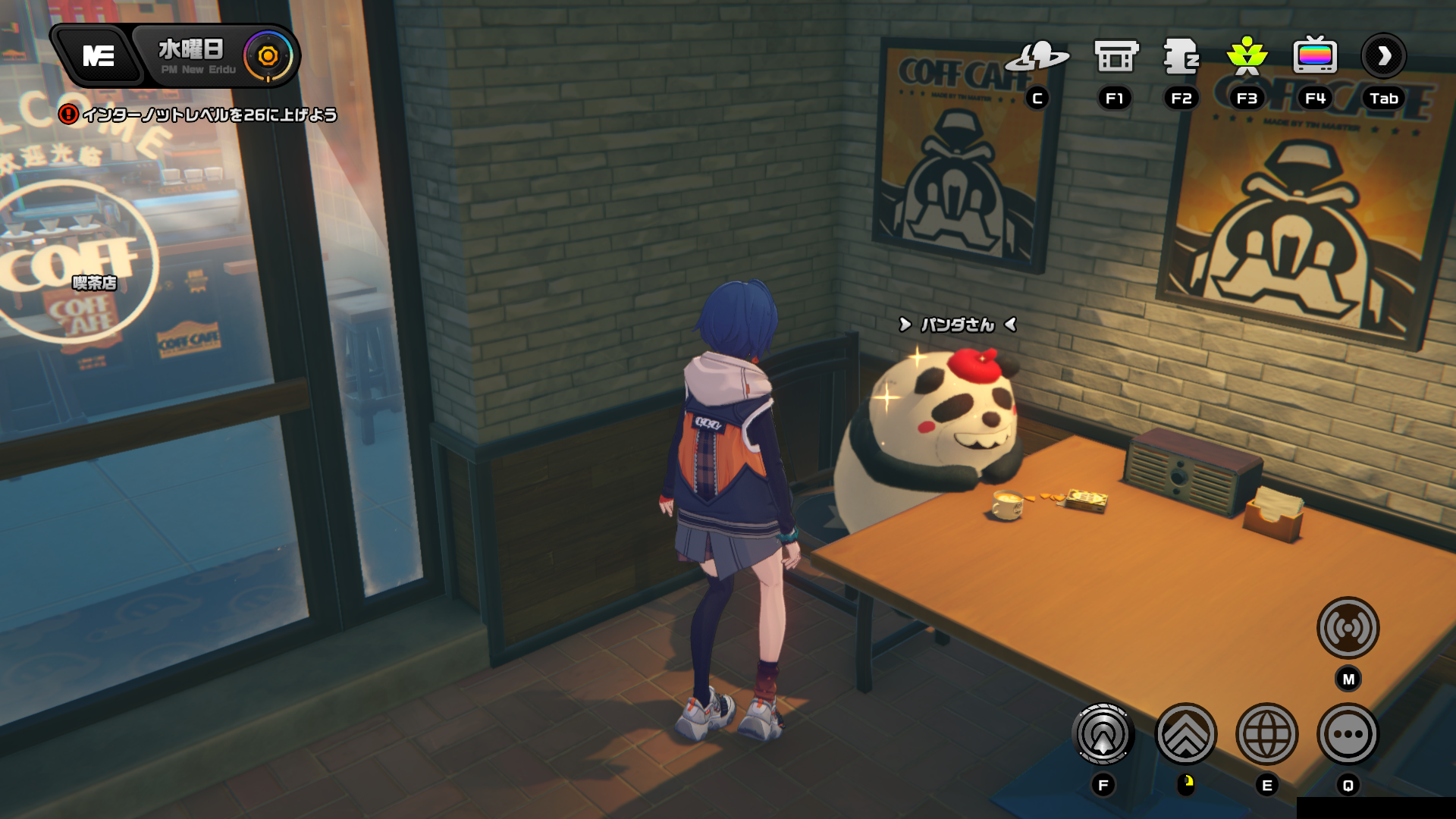Open the three-dots more options button
Screen dimensions: 1456x819
(1348, 734)
